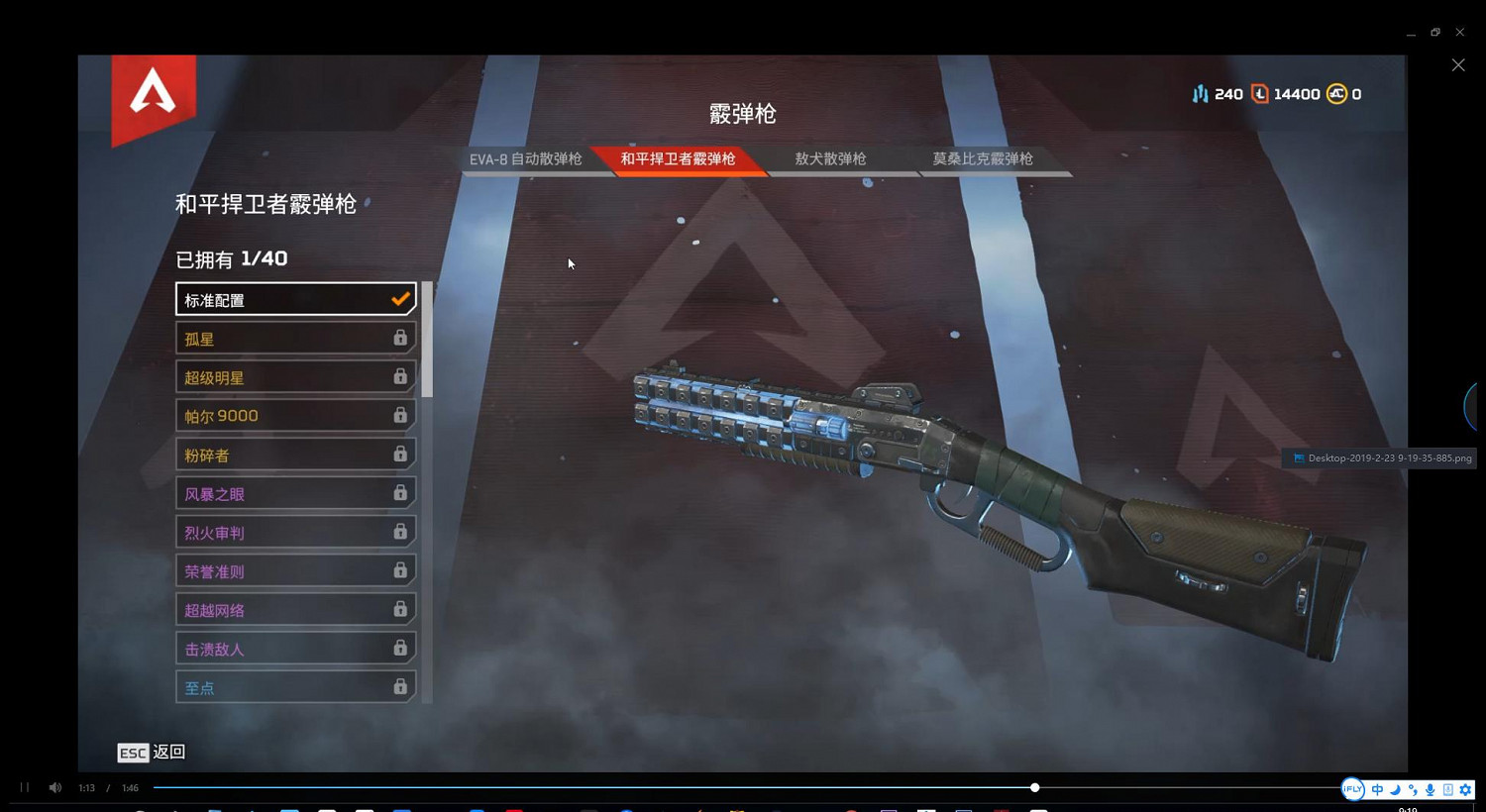Switch to the EVA-8 自动散弹枪 tab
1486x812 pixels.
528,158
